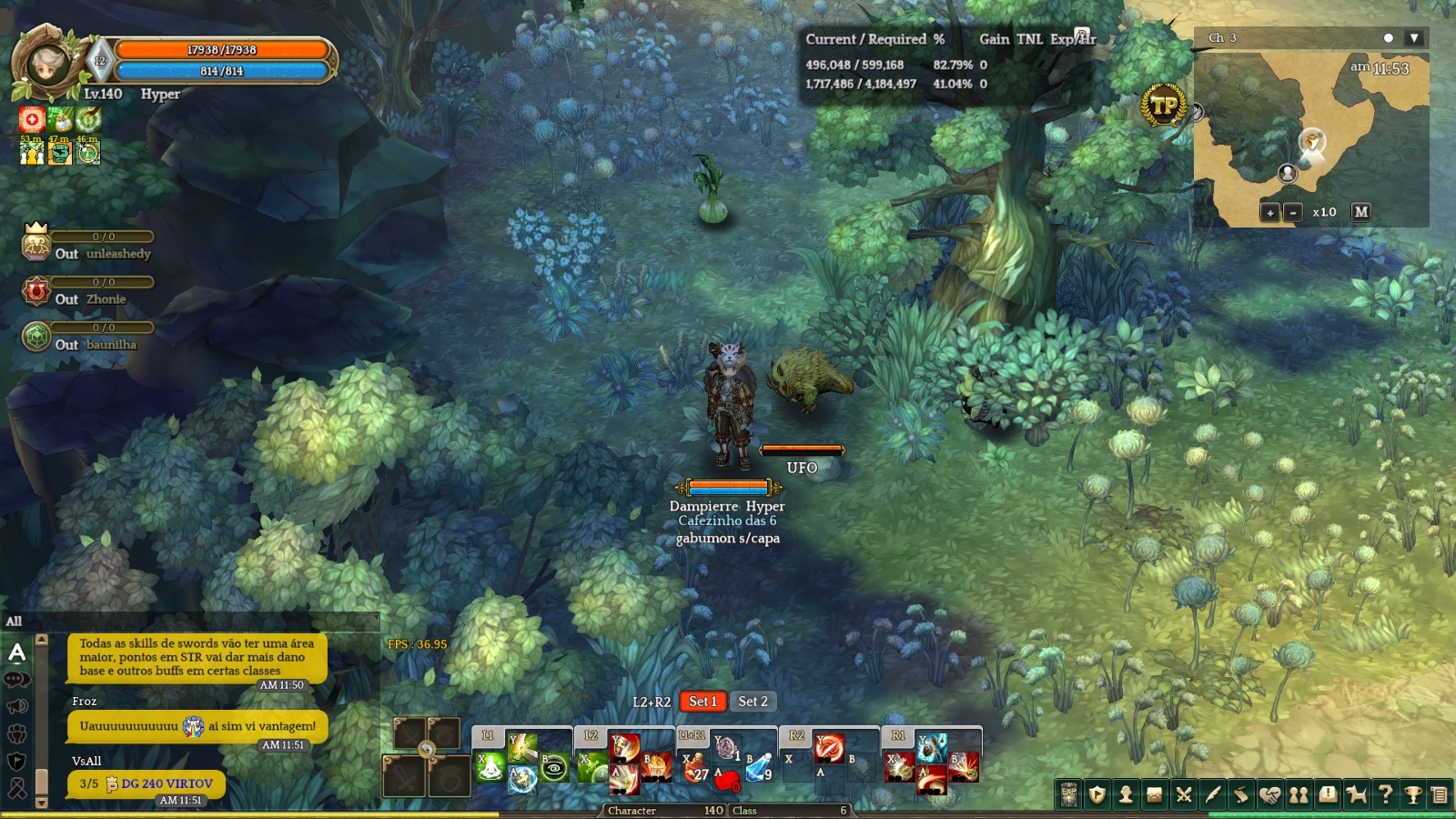The image size is (1456, 819).
Task: Open the character silhouette menu
Action: 1126,794
